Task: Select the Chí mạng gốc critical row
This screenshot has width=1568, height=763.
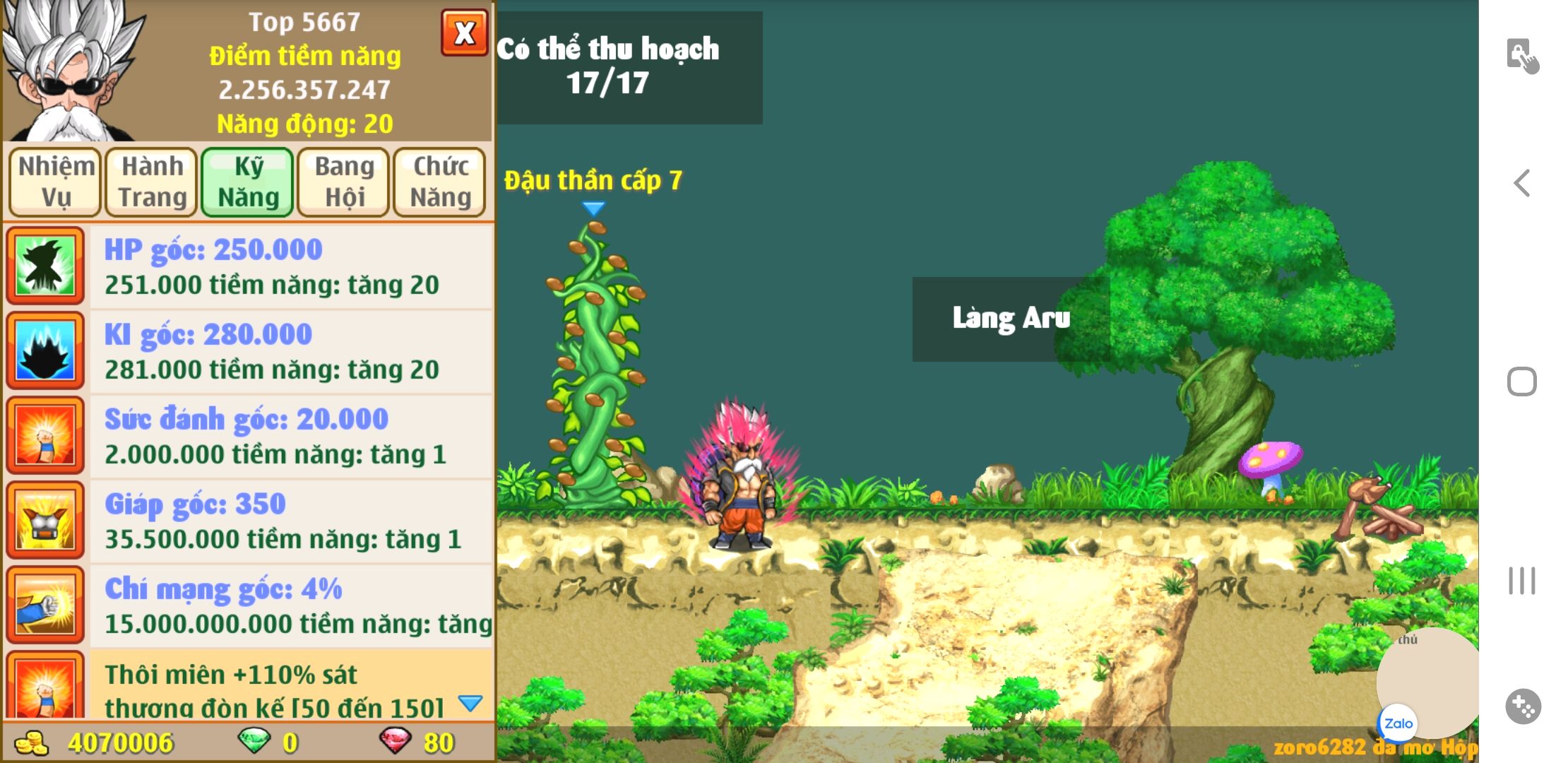Action: 291,606
